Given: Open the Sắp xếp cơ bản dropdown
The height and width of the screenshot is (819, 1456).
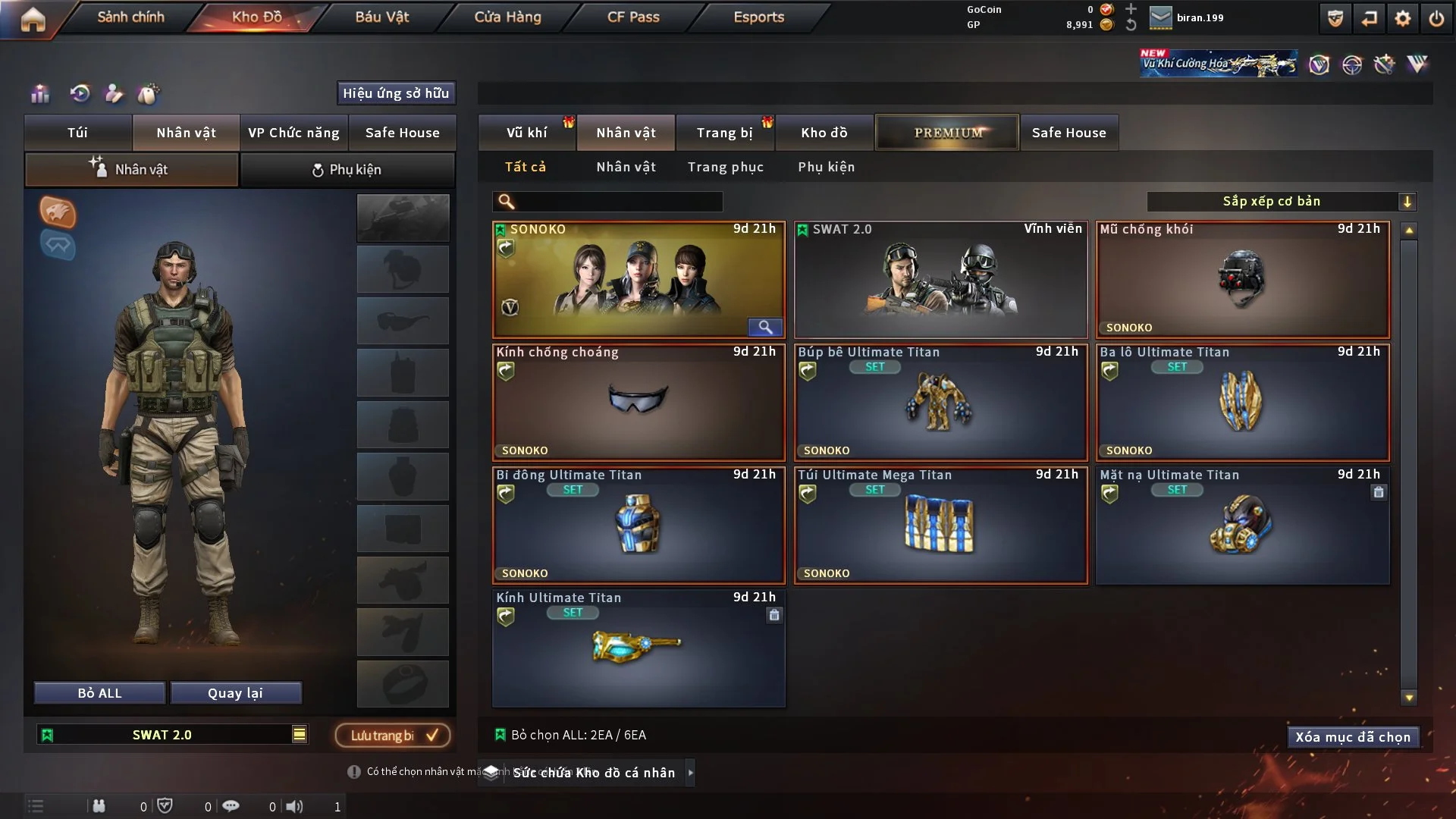Looking at the screenshot, I should click(1280, 202).
